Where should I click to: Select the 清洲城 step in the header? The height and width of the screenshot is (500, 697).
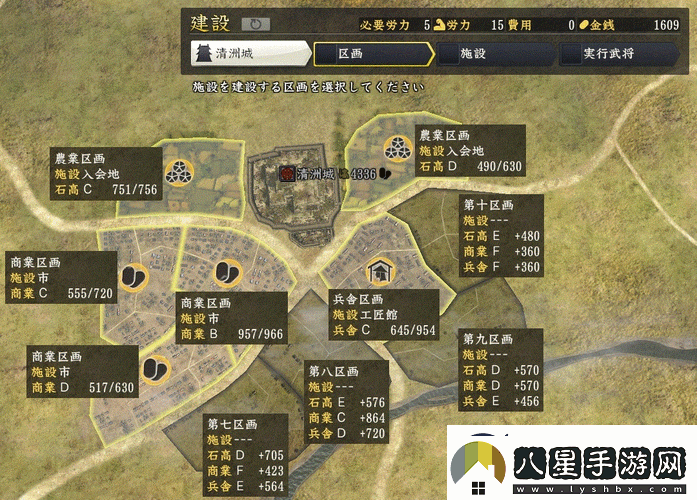tap(250, 53)
